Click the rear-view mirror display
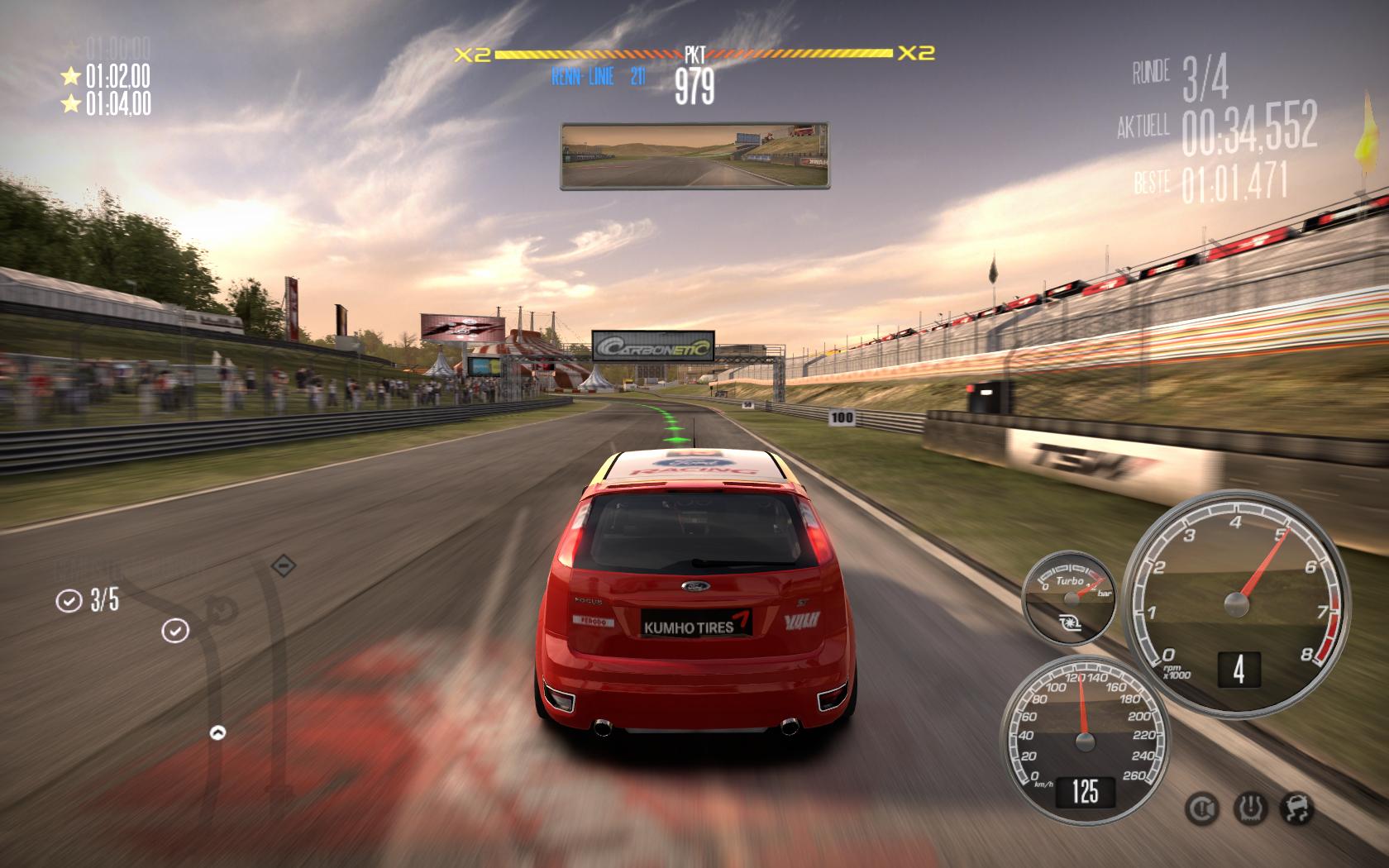Screen dimensions: 1389x868 click(694, 155)
